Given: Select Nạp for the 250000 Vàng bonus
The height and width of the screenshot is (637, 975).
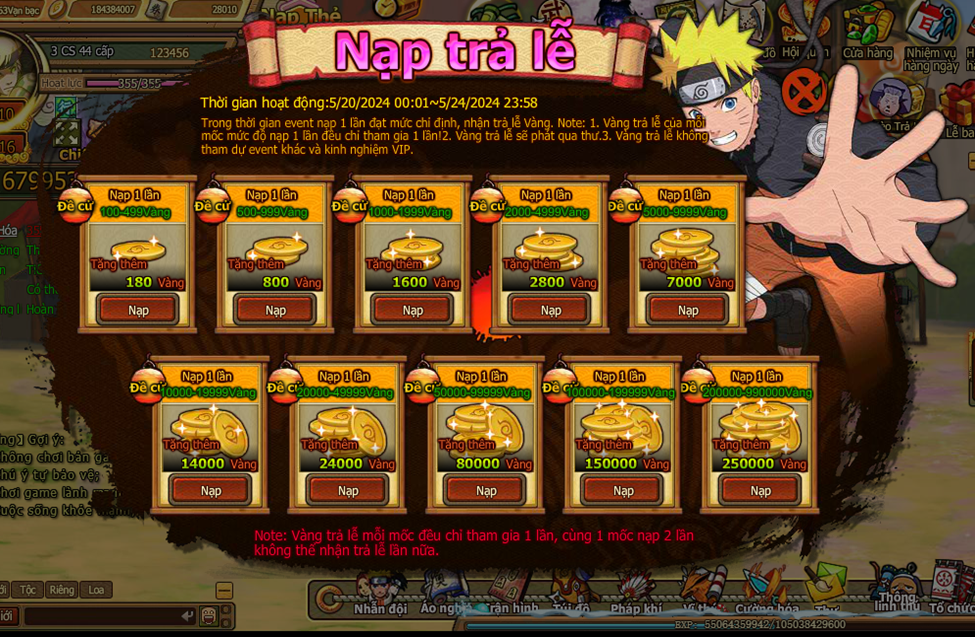Looking at the screenshot, I should 761,490.
